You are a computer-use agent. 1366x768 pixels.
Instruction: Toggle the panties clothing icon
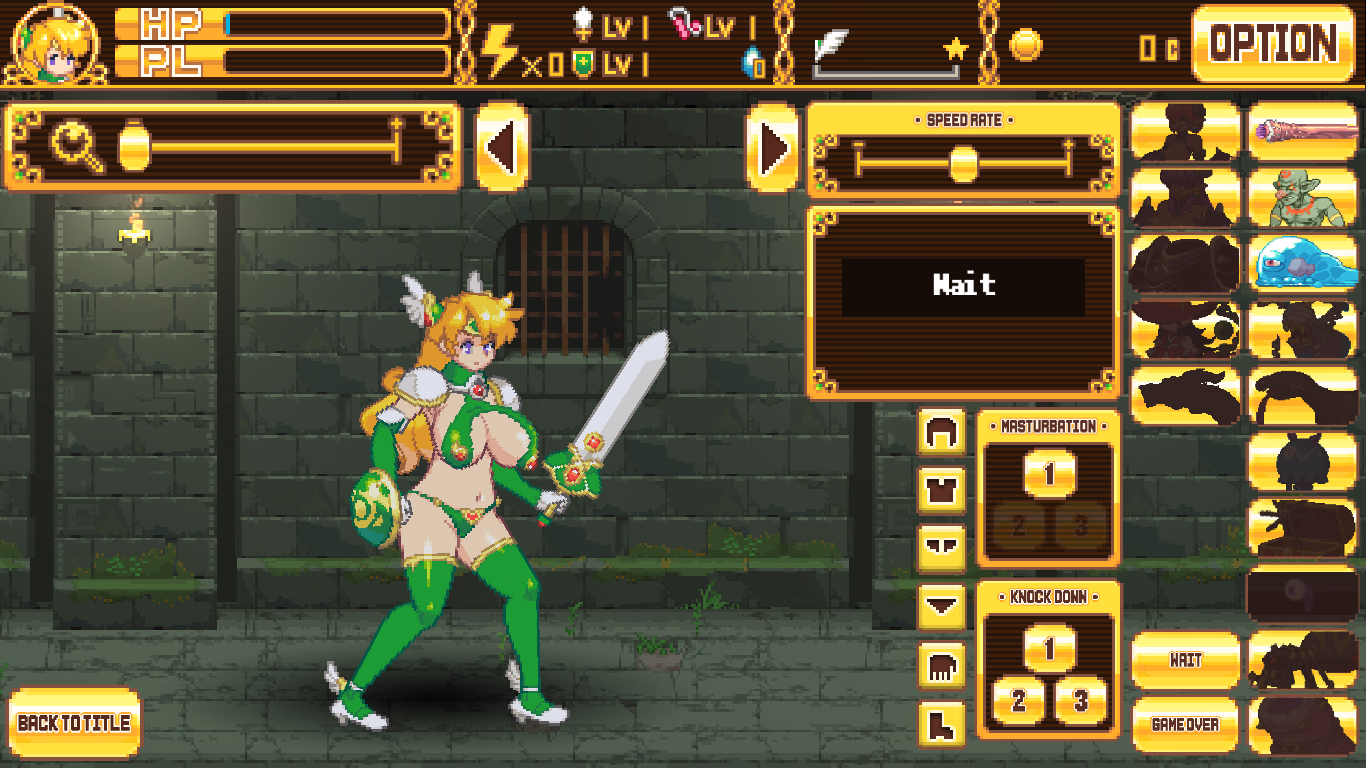[940, 547]
